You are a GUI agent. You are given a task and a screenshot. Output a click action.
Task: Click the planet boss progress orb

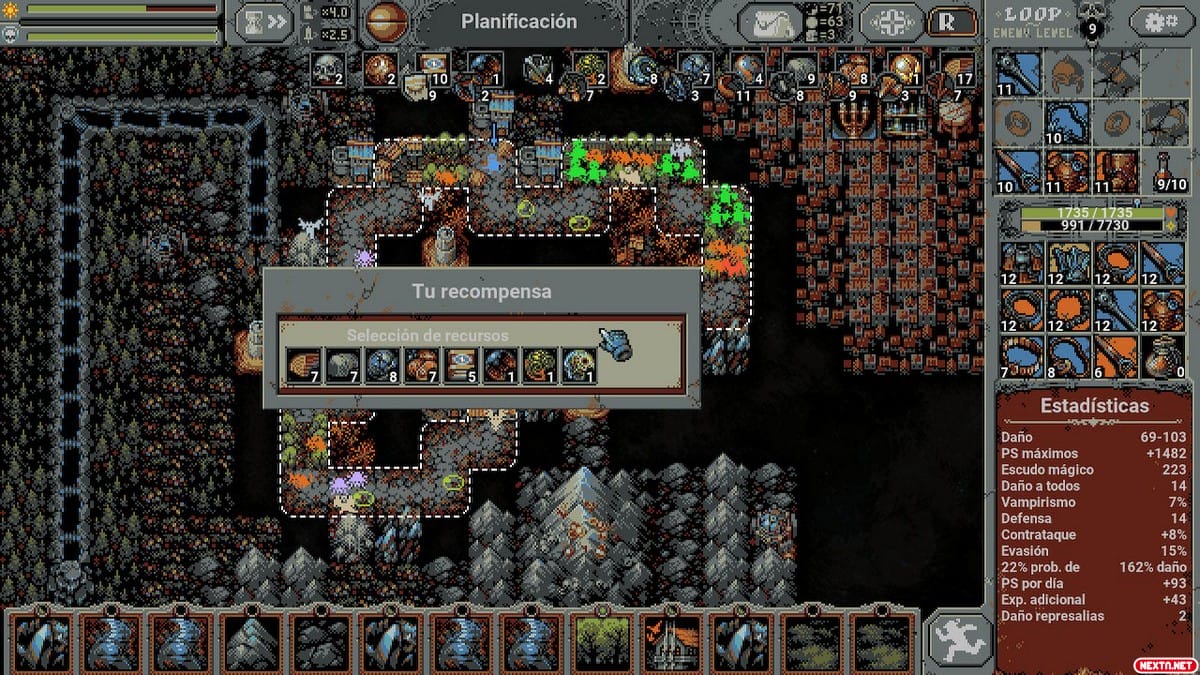point(384,21)
